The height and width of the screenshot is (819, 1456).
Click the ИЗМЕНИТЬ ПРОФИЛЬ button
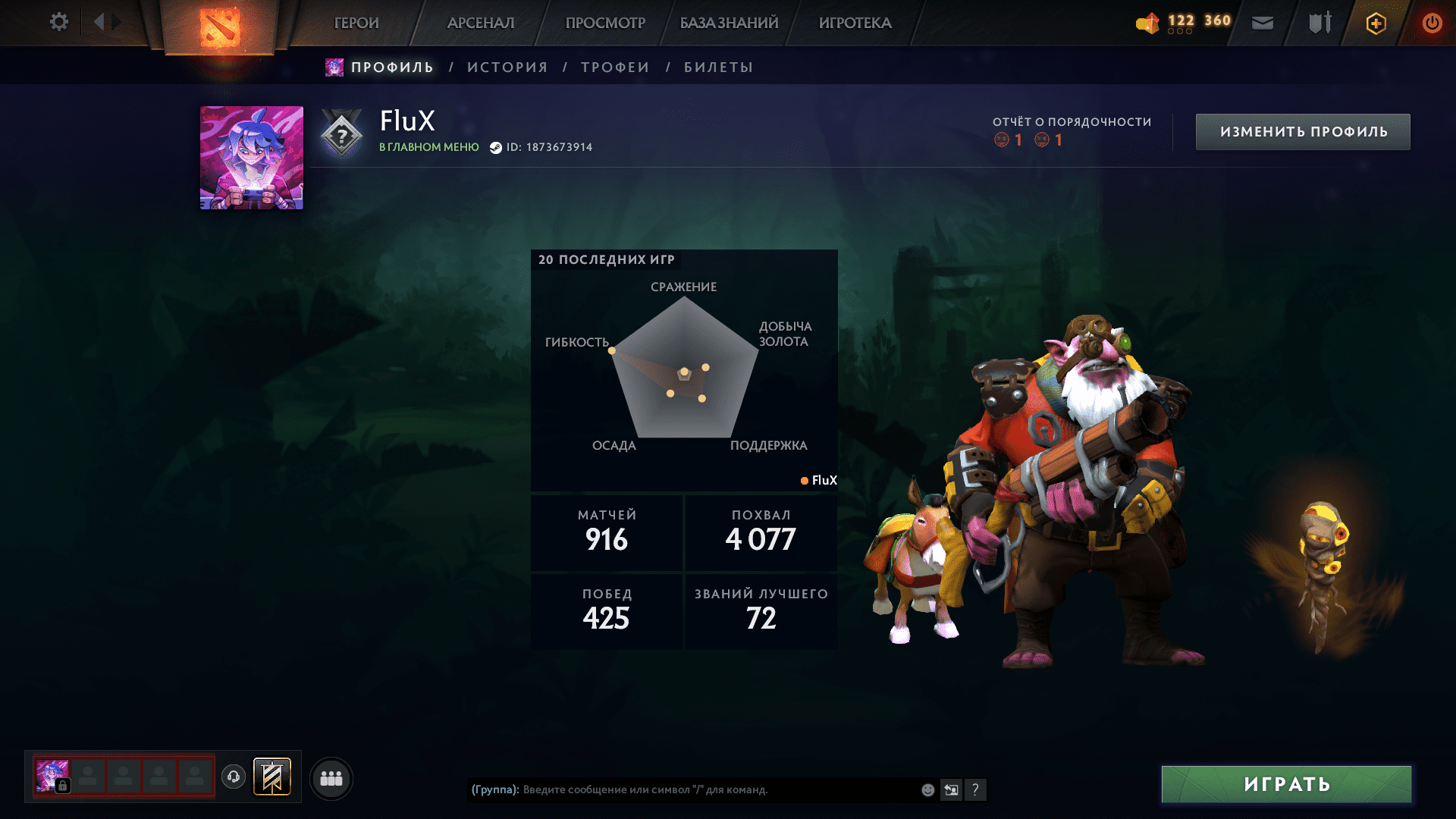click(x=1302, y=130)
